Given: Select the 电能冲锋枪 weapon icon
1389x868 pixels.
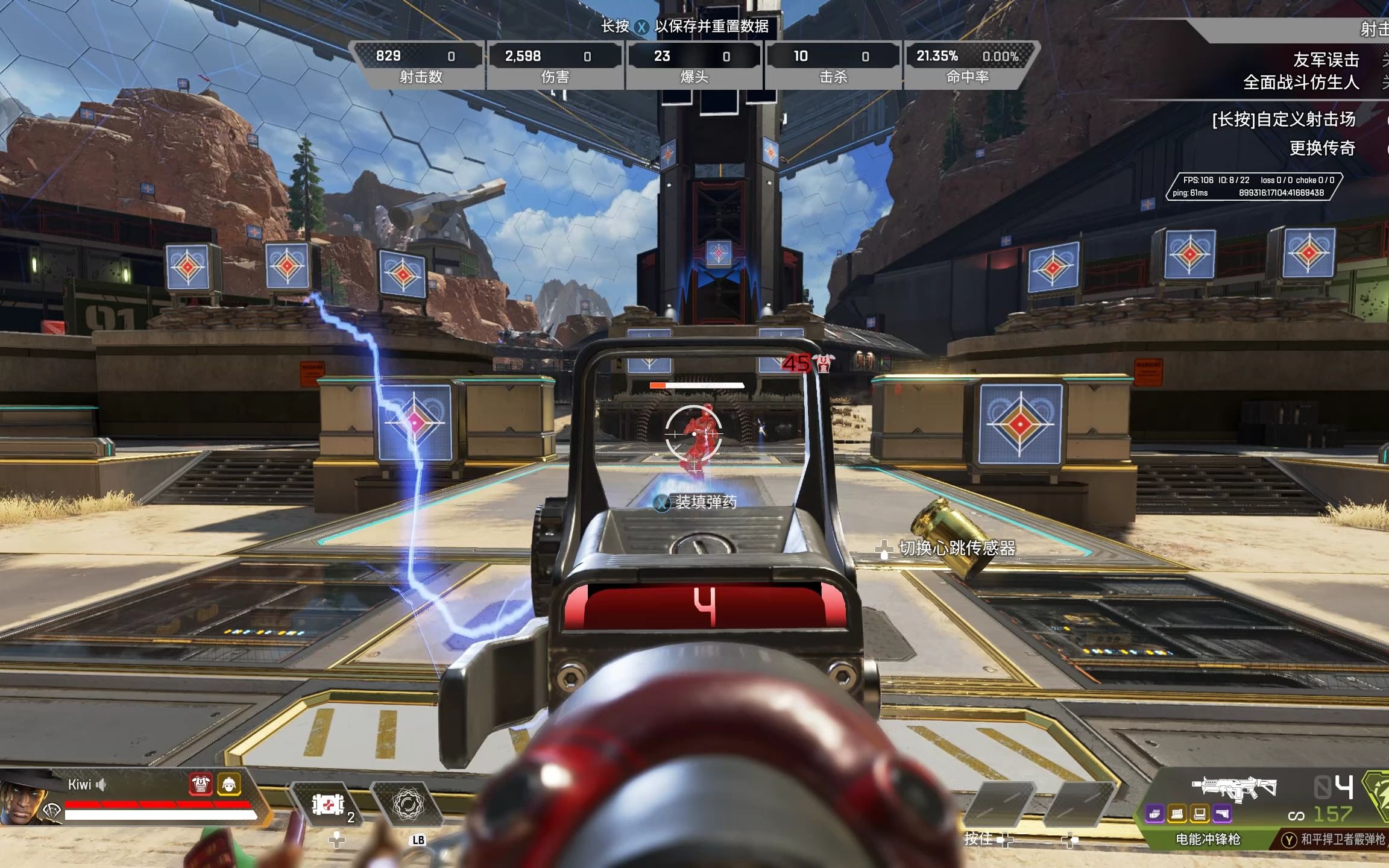Looking at the screenshot, I should pos(1234,787).
